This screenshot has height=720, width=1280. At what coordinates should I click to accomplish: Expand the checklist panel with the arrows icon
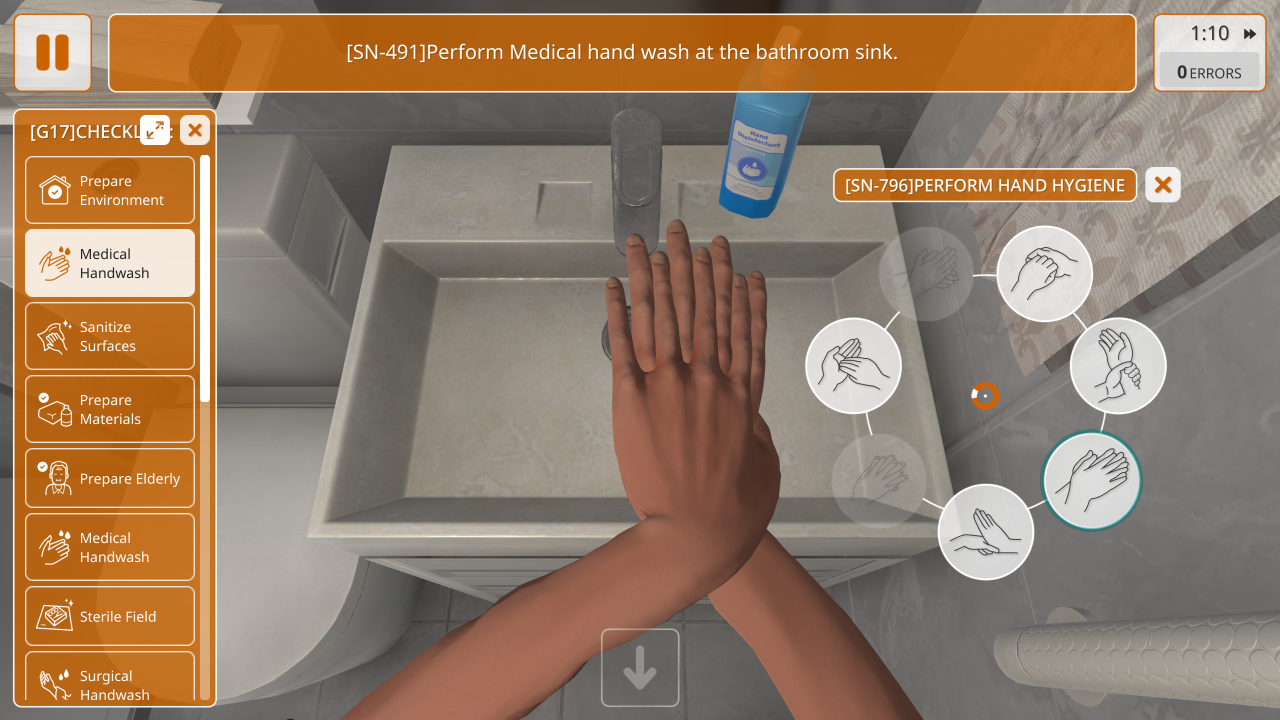click(155, 130)
